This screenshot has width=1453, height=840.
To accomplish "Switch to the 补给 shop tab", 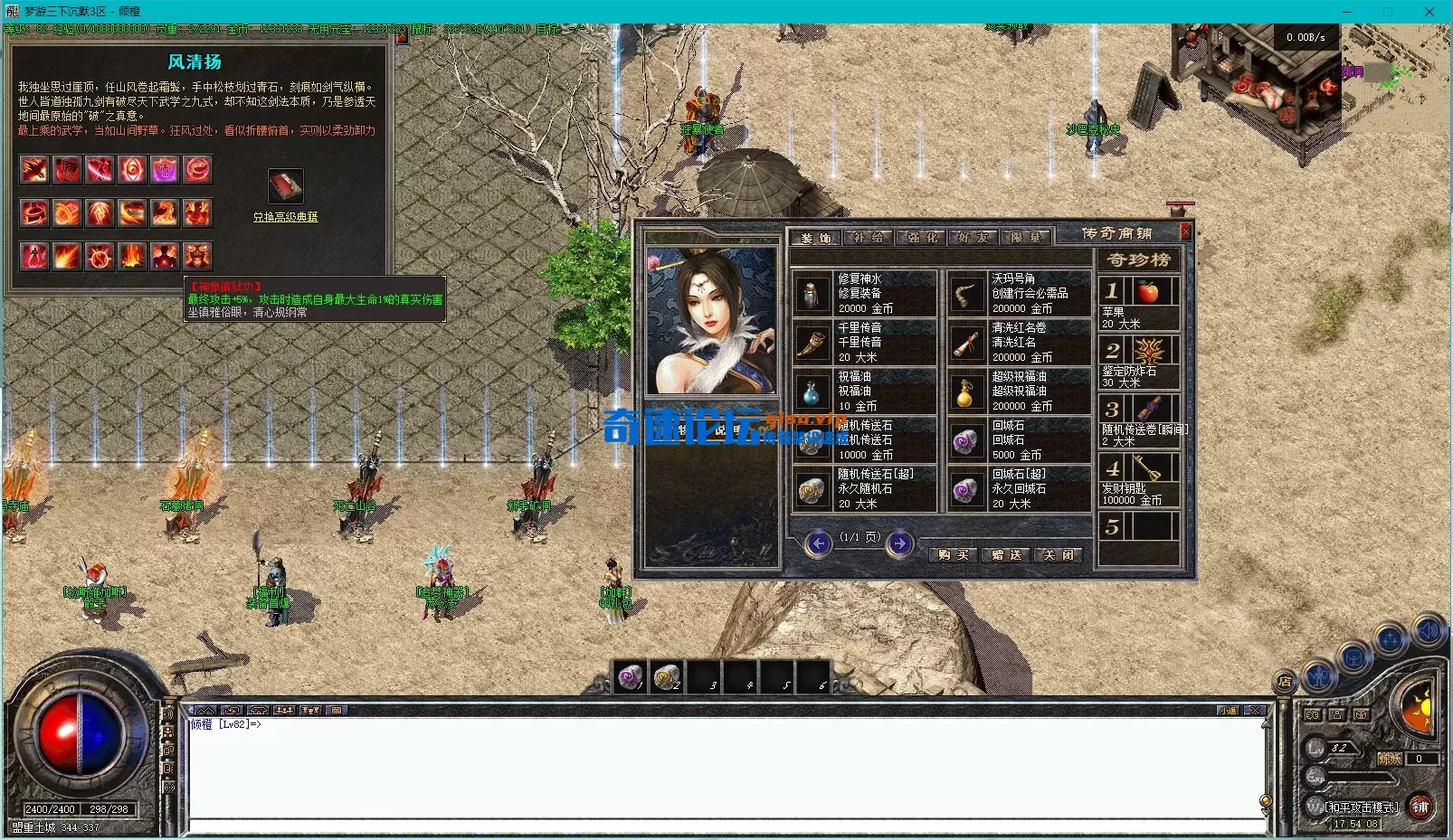I will point(868,238).
